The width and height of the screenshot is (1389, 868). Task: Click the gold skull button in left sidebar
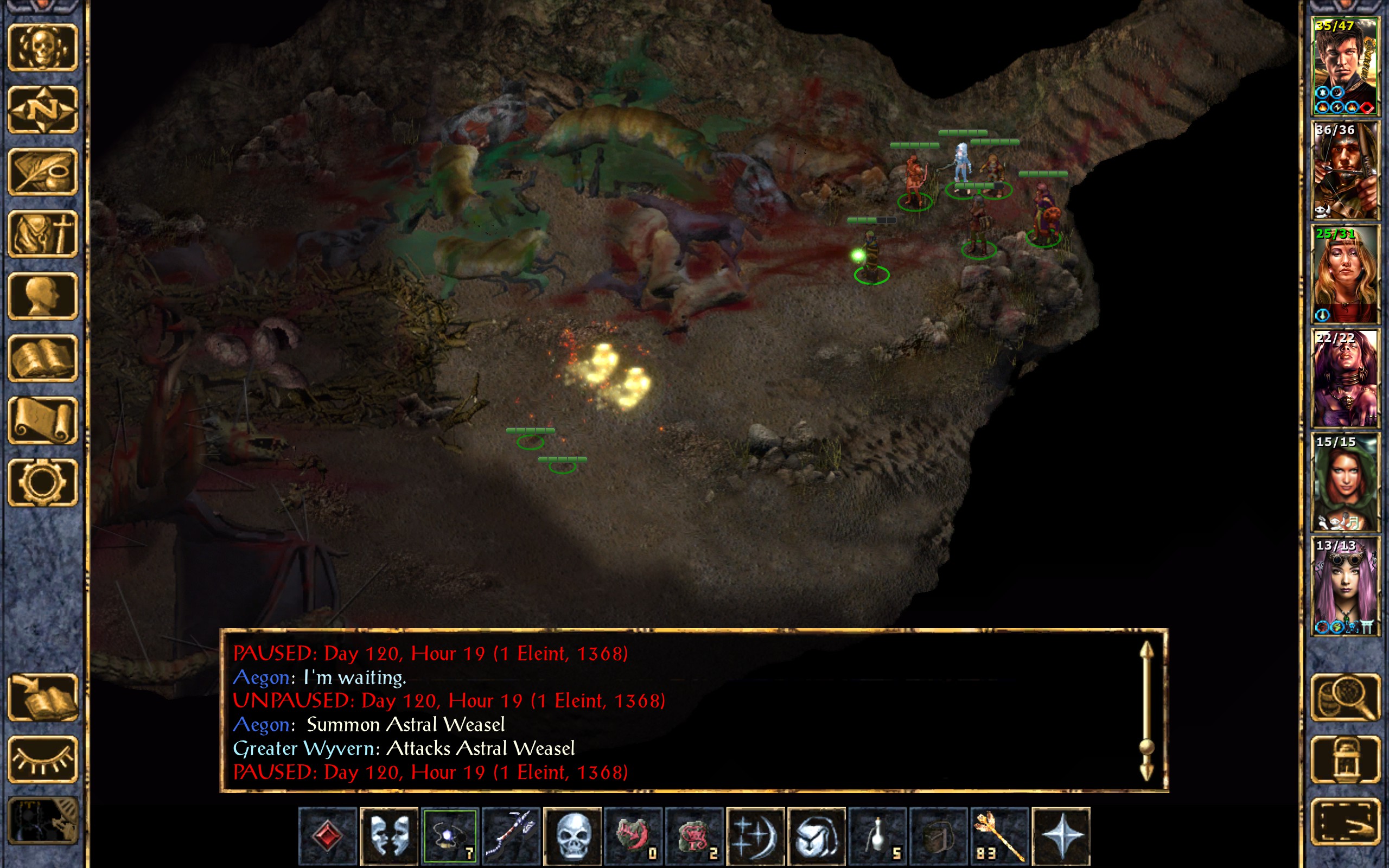coord(43,48)
